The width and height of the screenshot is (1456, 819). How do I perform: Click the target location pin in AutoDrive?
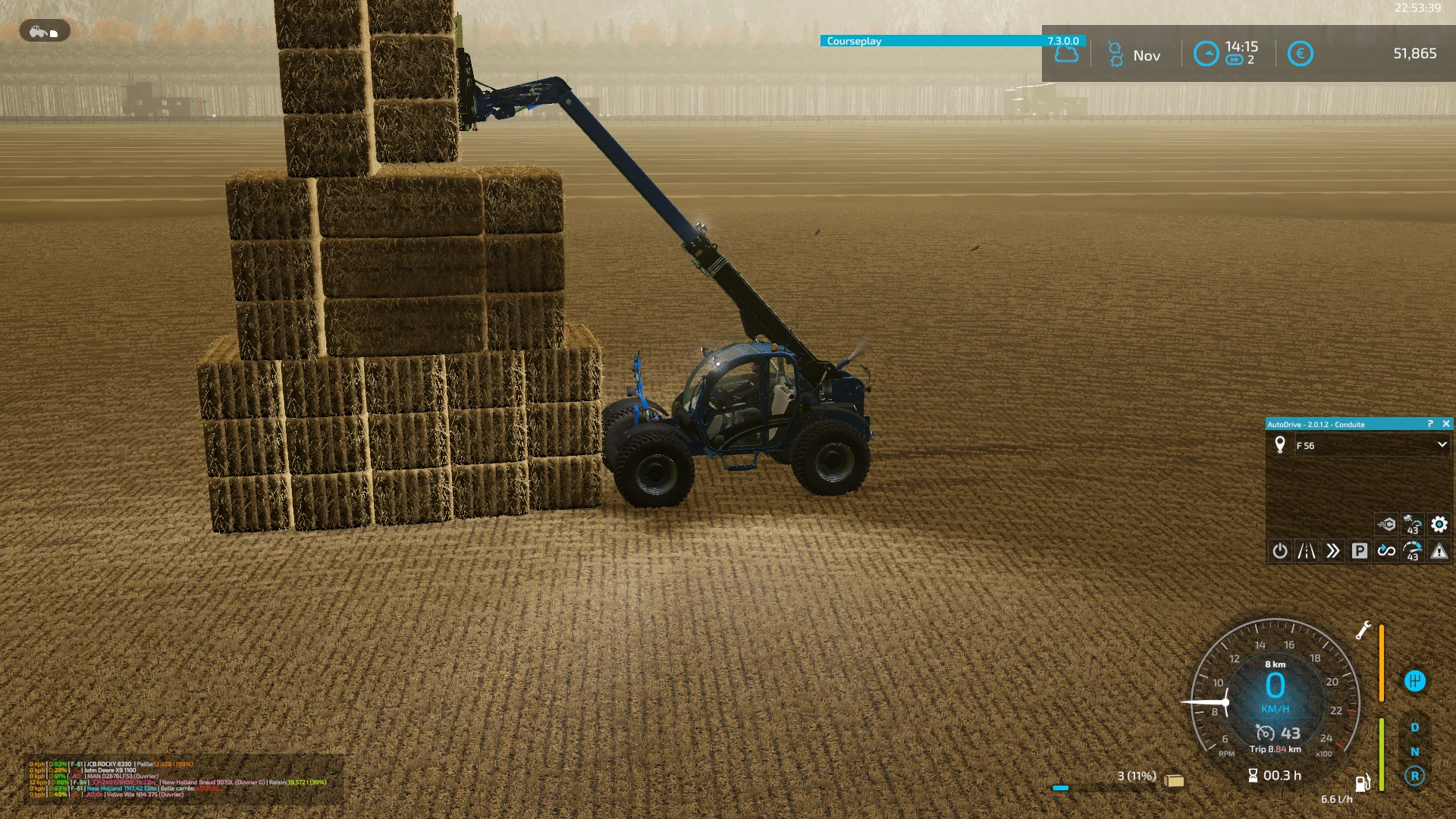coord(1280,445)
